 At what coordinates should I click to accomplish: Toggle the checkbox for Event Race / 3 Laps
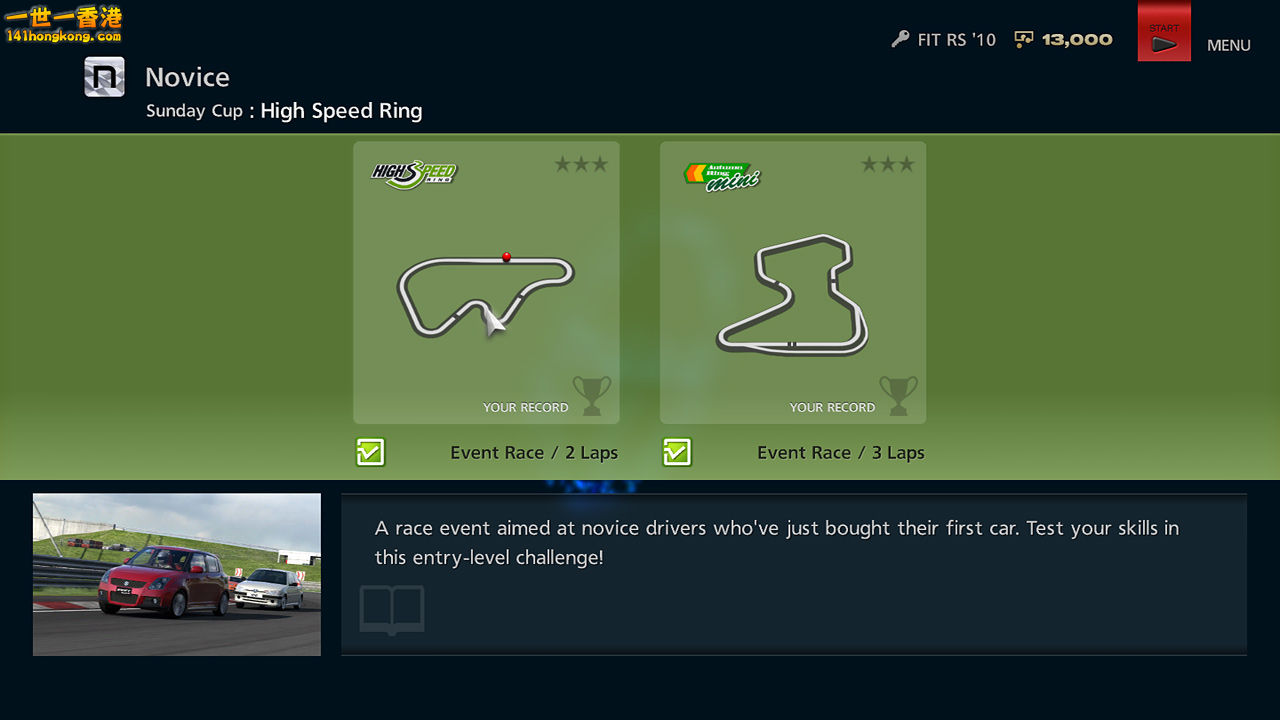[677, 452]
